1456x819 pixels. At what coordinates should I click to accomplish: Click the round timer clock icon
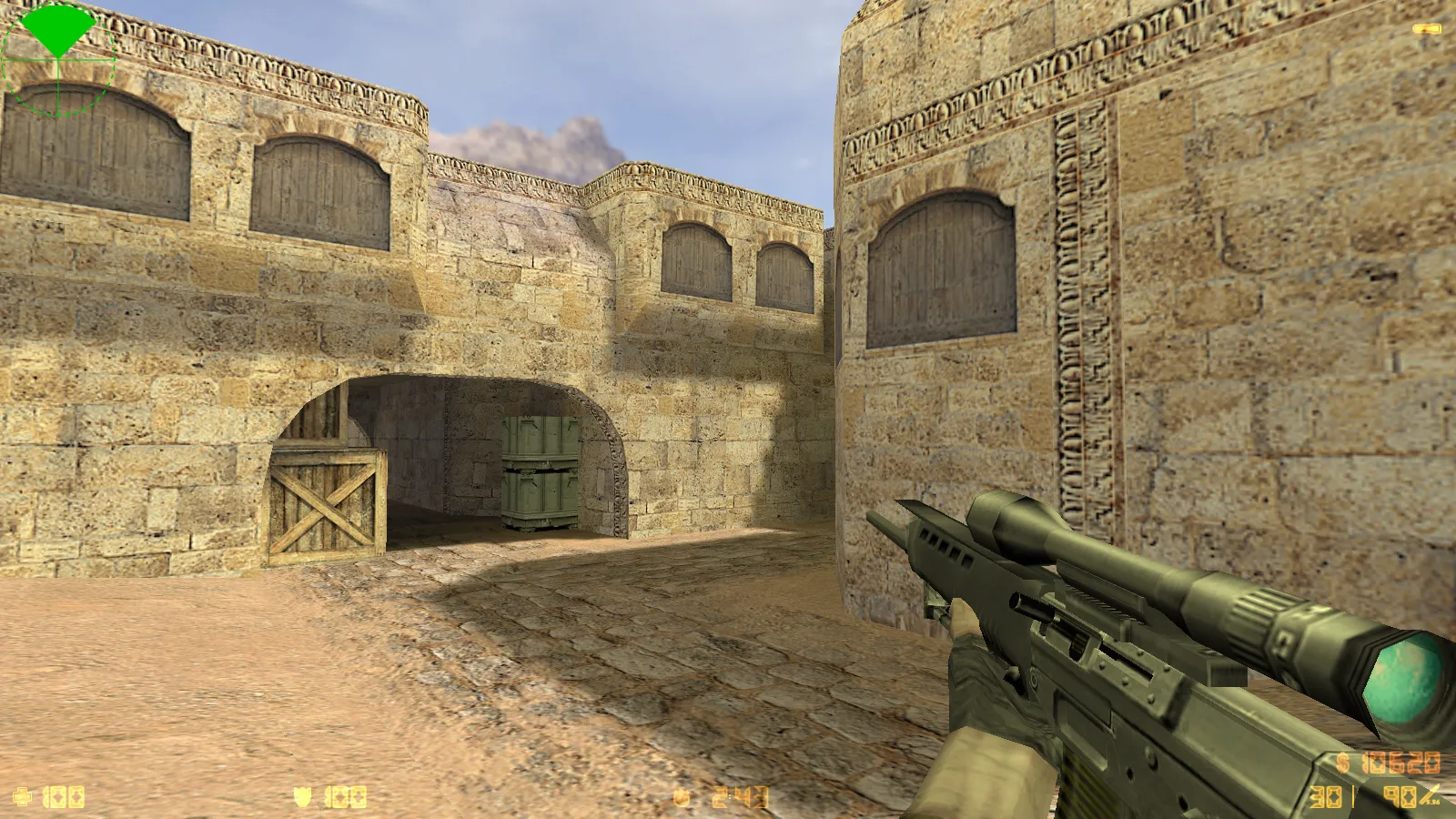pos(681,794)
